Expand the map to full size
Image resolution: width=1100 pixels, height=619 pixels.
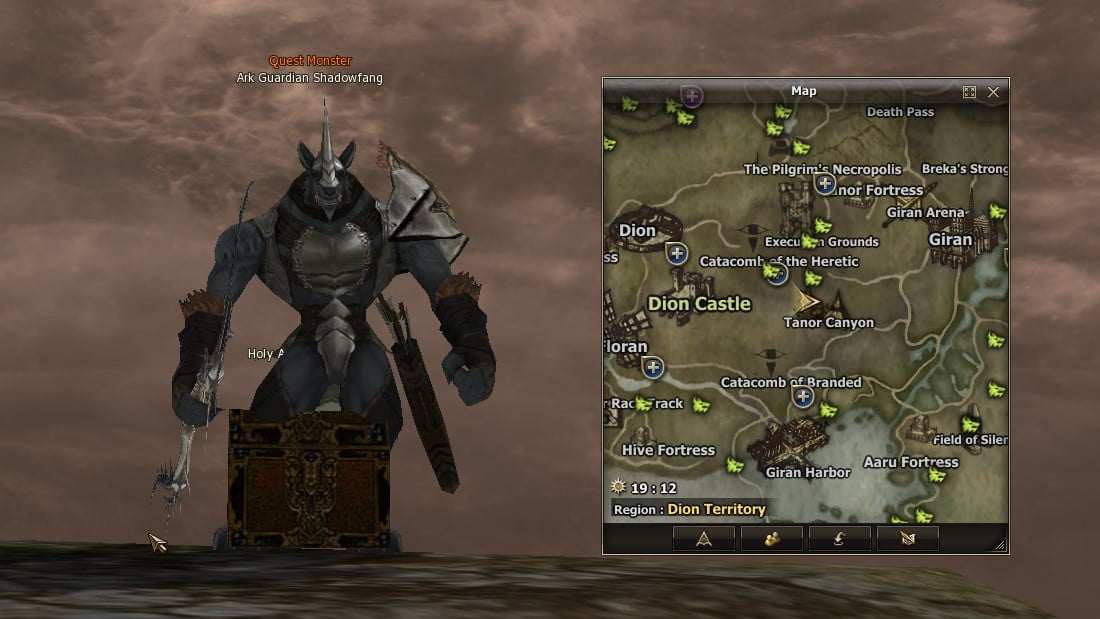click(969, 92)
